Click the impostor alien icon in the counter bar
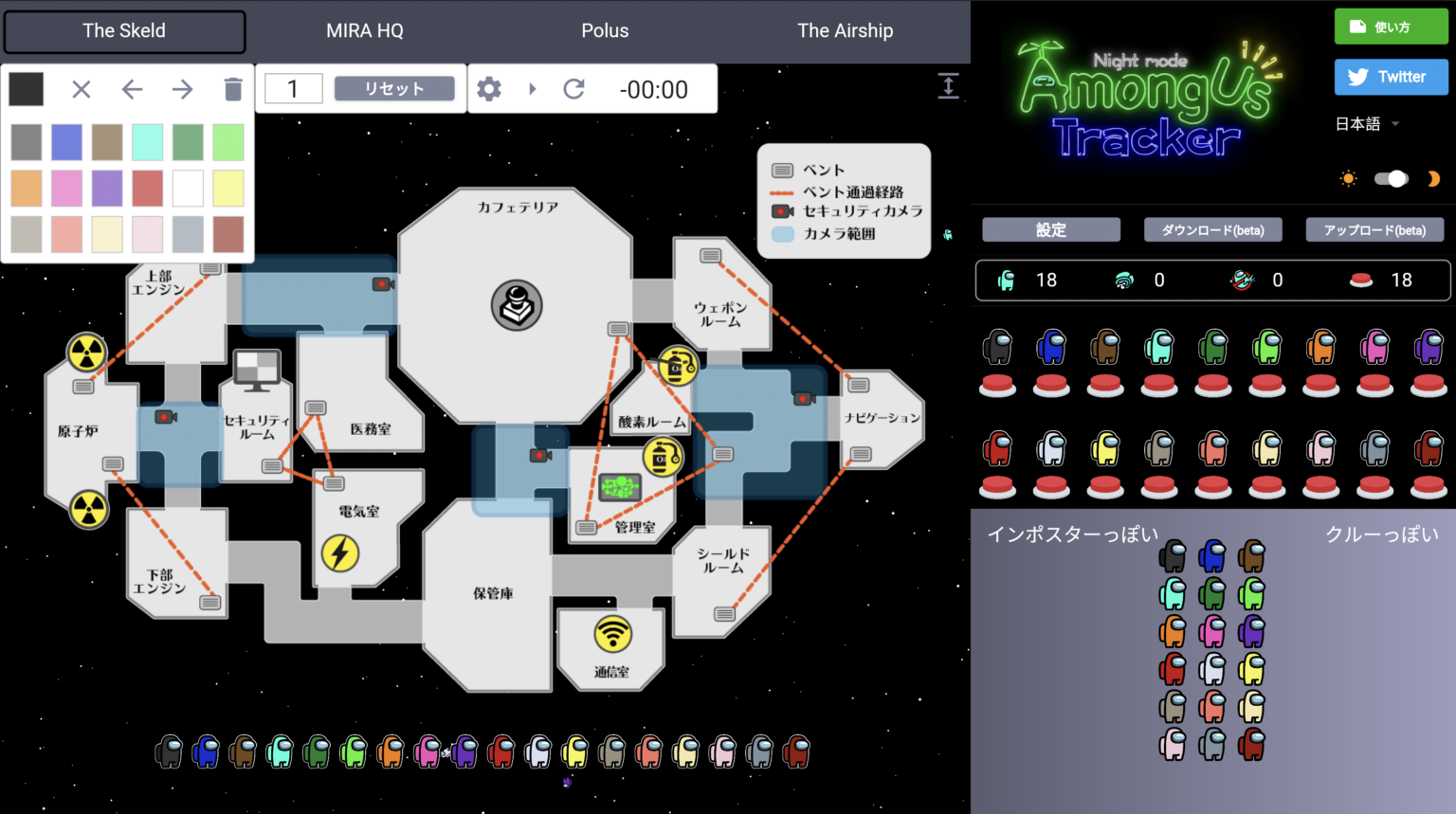 [x=1242, y=280]
